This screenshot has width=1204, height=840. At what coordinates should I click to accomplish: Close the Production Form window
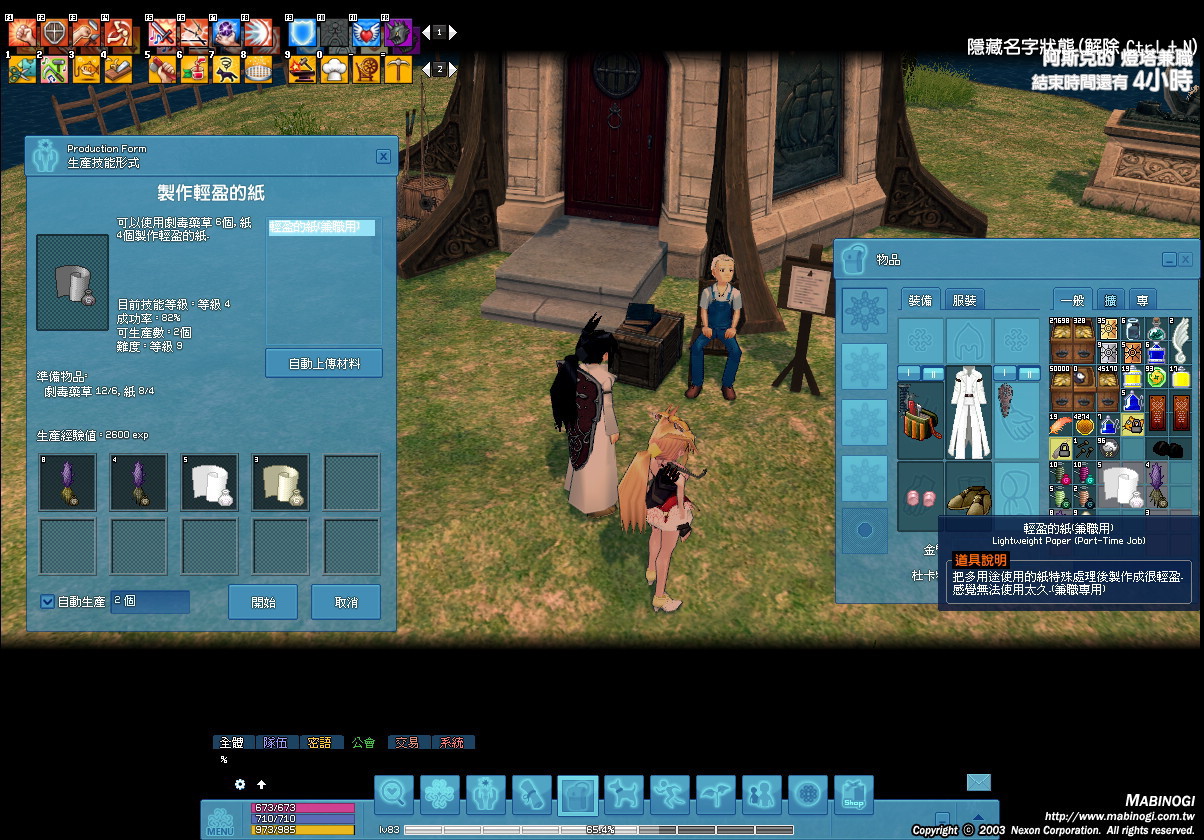tap(383, 156)
